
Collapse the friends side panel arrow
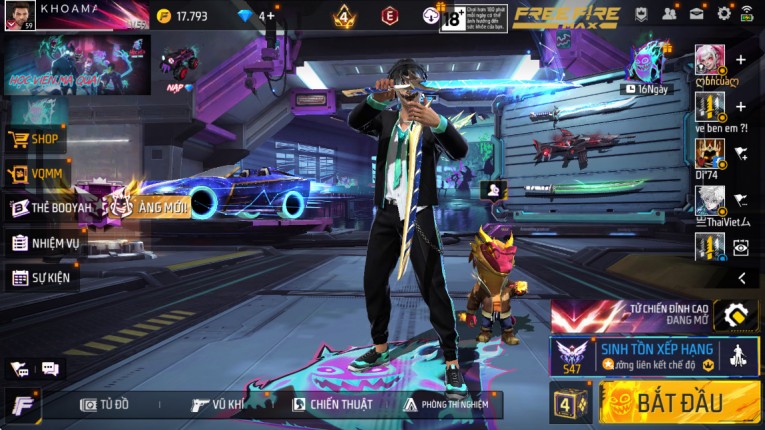(742, 278)
